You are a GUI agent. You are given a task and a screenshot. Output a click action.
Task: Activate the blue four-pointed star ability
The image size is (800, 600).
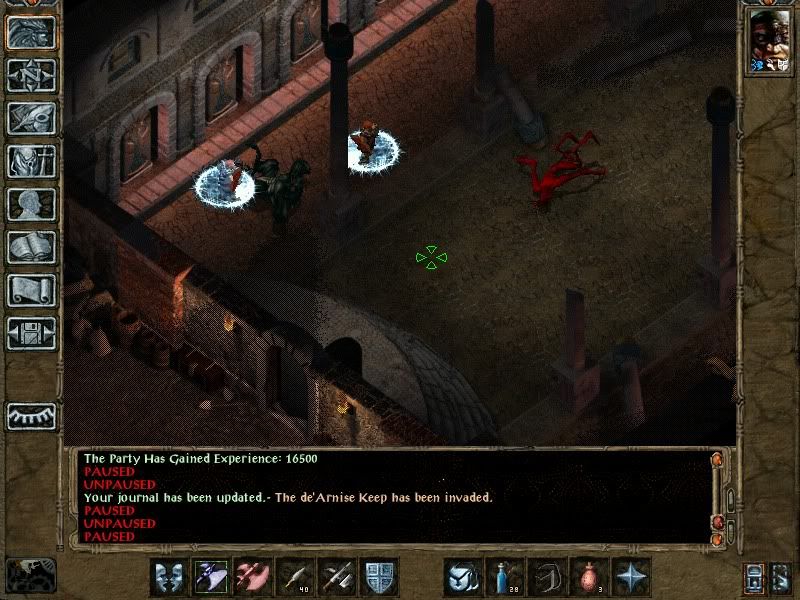[x=631, y=577]
